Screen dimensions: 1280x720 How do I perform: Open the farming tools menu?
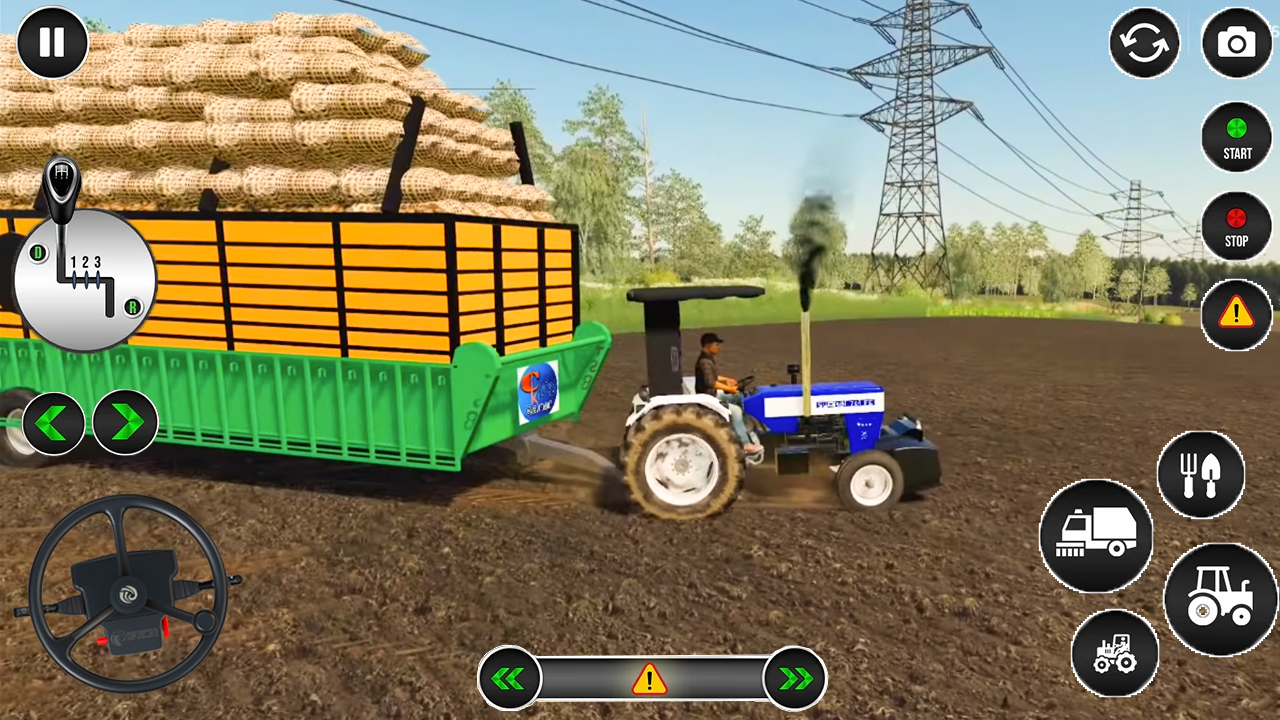1203,475
